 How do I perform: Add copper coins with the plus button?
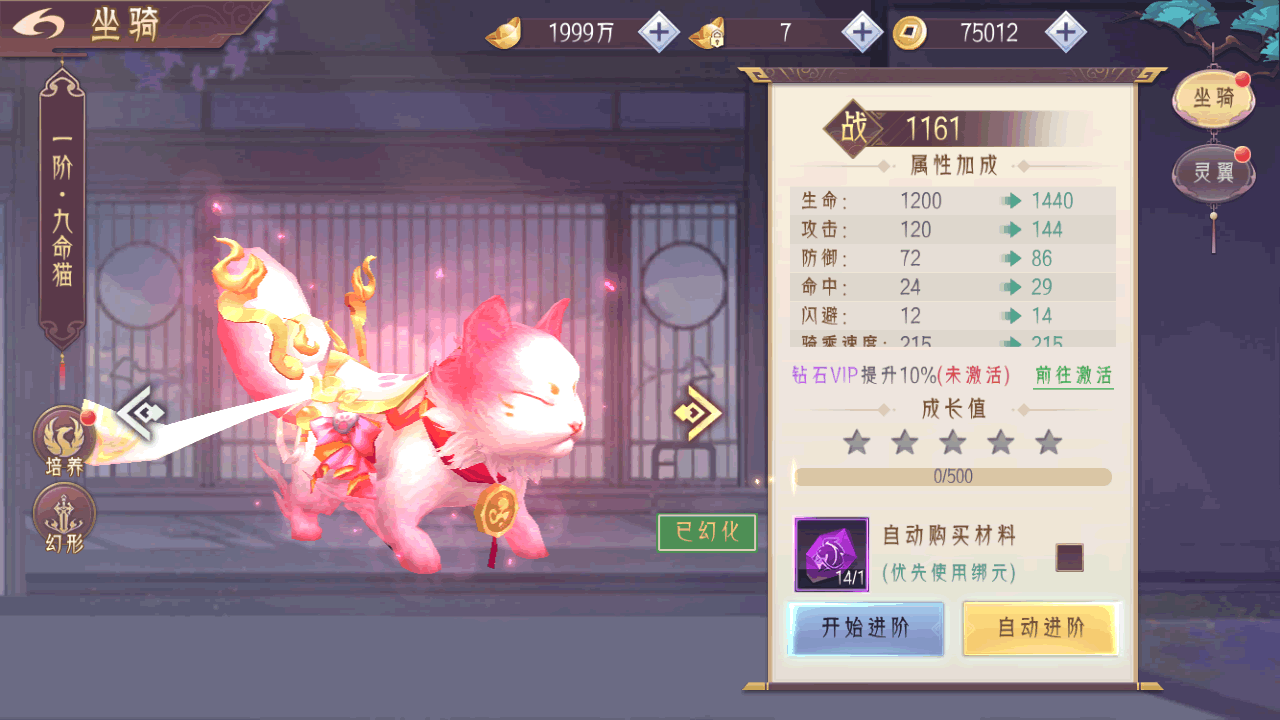1066,33
